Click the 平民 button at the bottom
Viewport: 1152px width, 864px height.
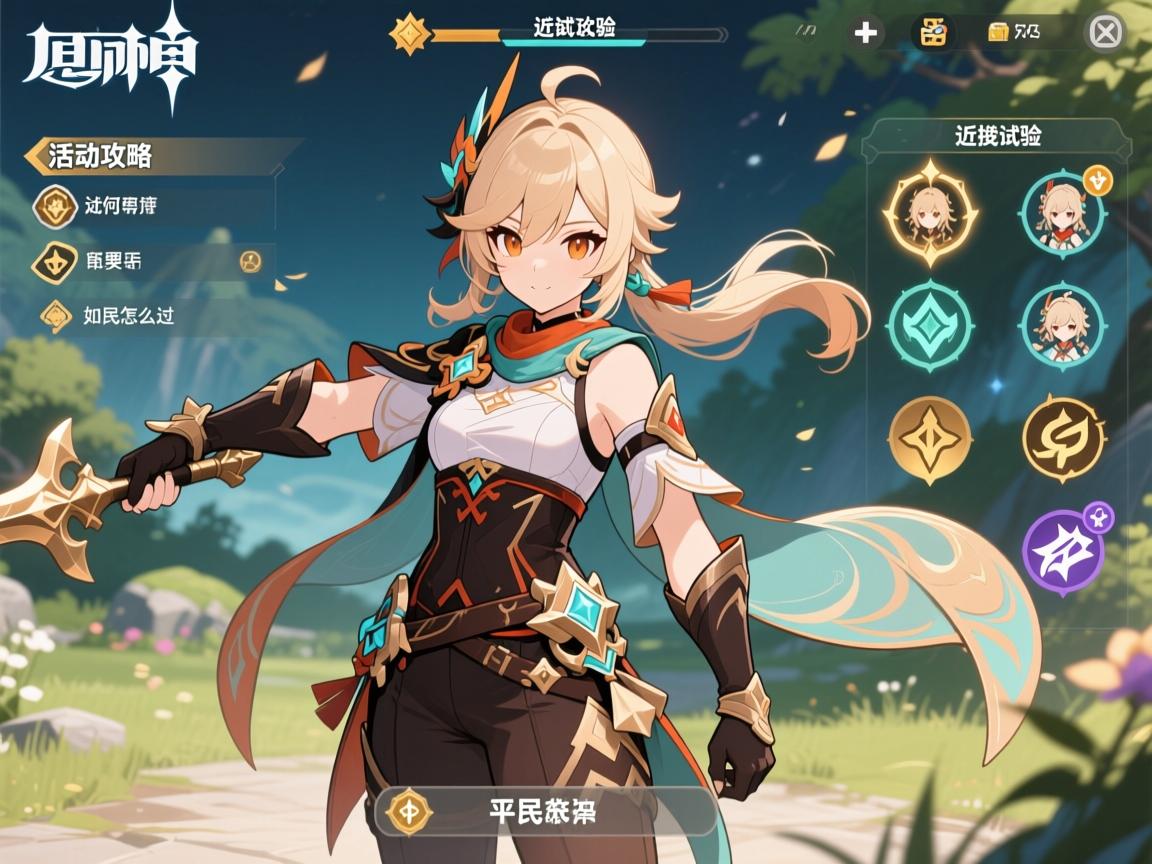click(x=545, y=811)
